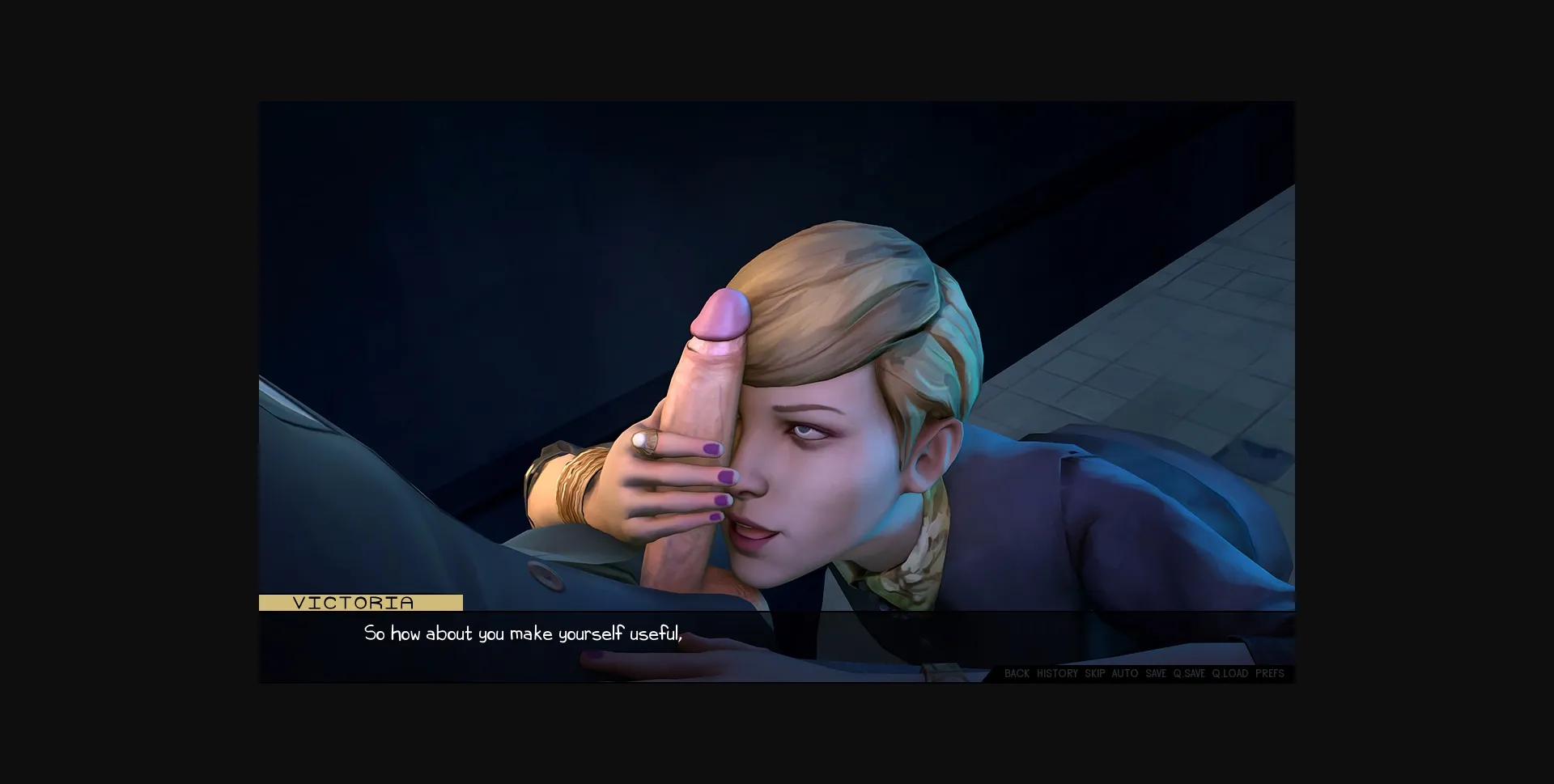
Task: Click BACK to rewind to previous dialogue
Action: click(1016, 673)
